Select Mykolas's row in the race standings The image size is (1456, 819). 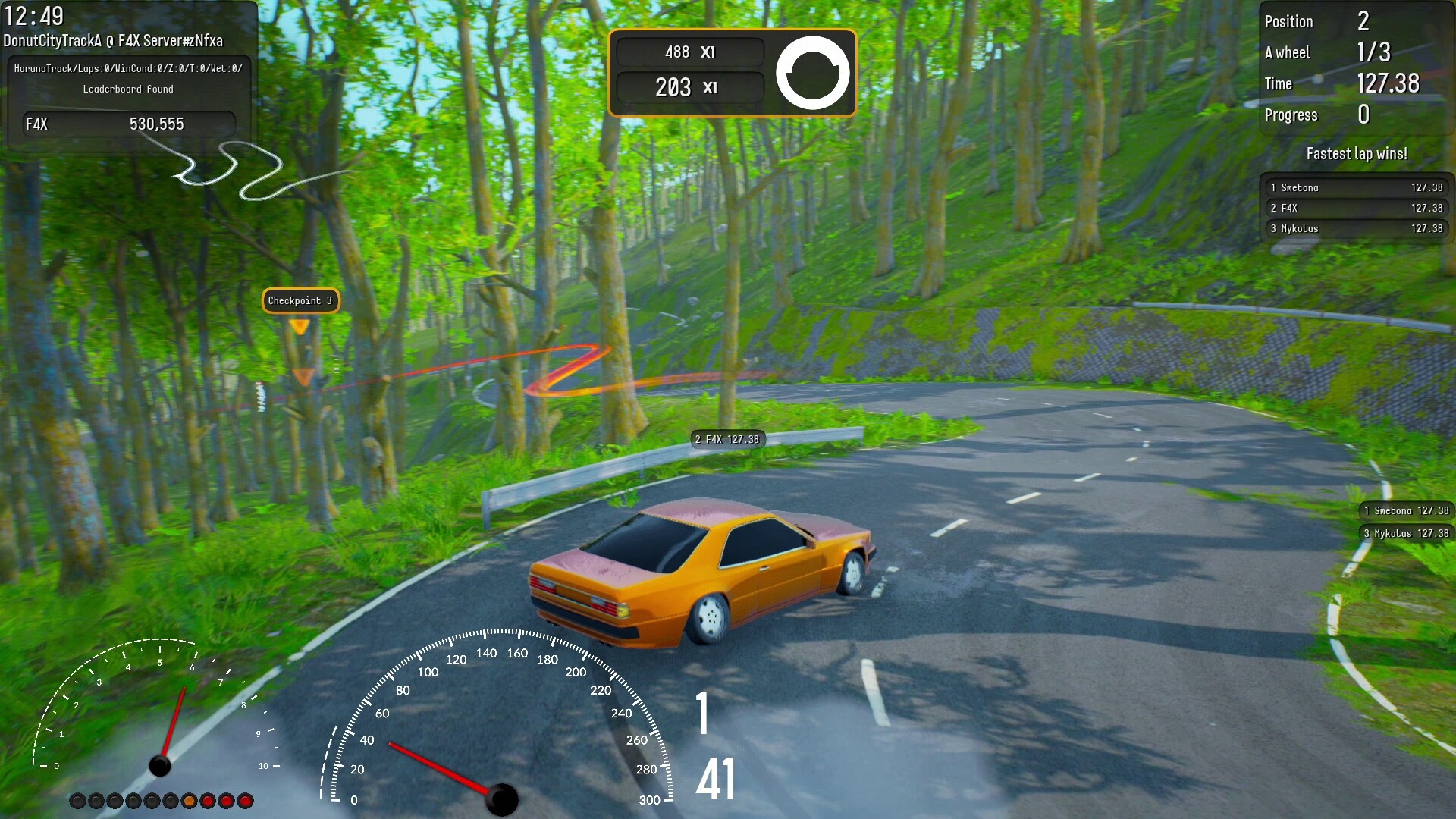pyautogui.click(x=1356, y=228)
